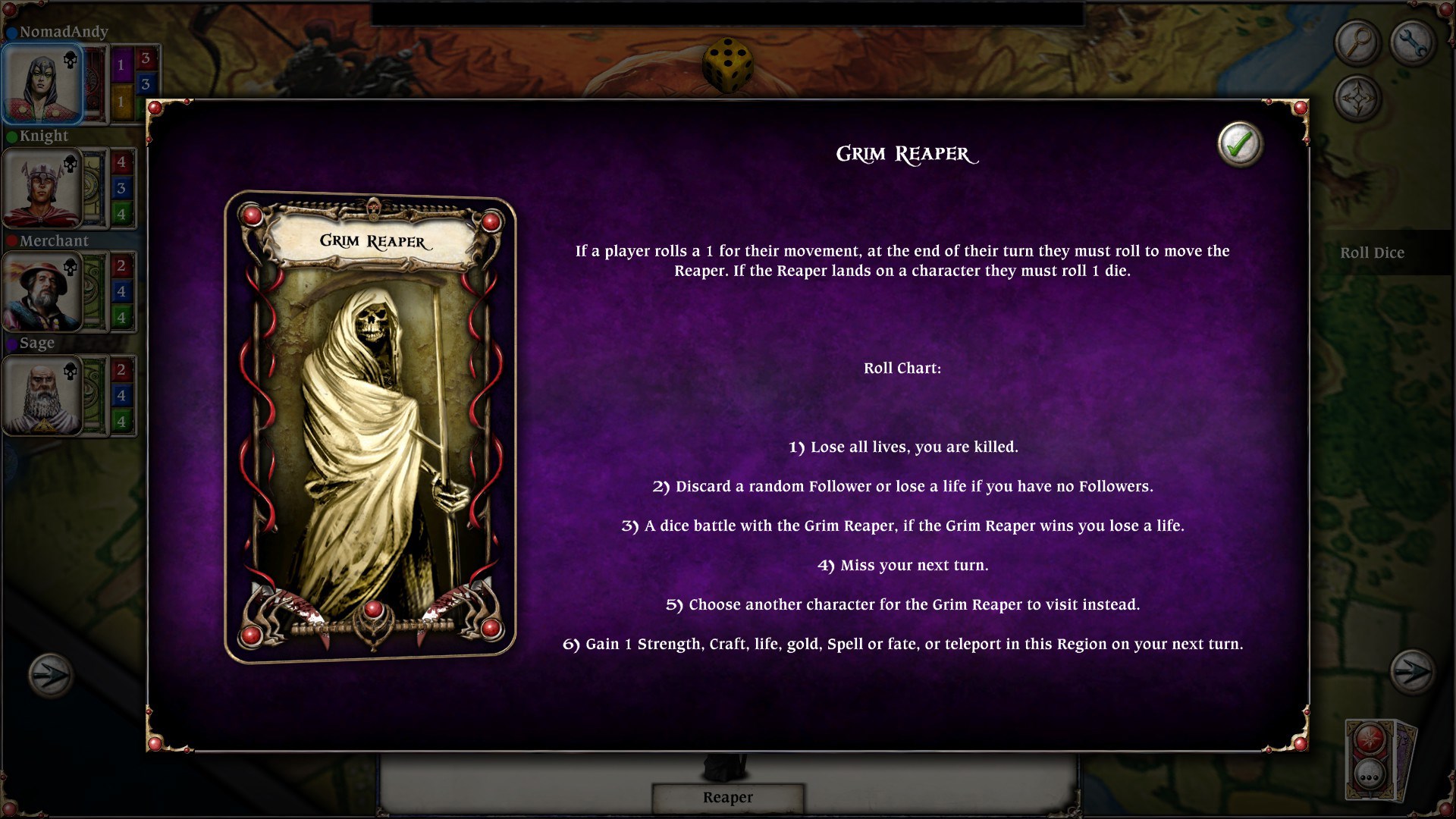Open the wrench settings icon
1456x819 pixels.
click(x=1414, y=42)
